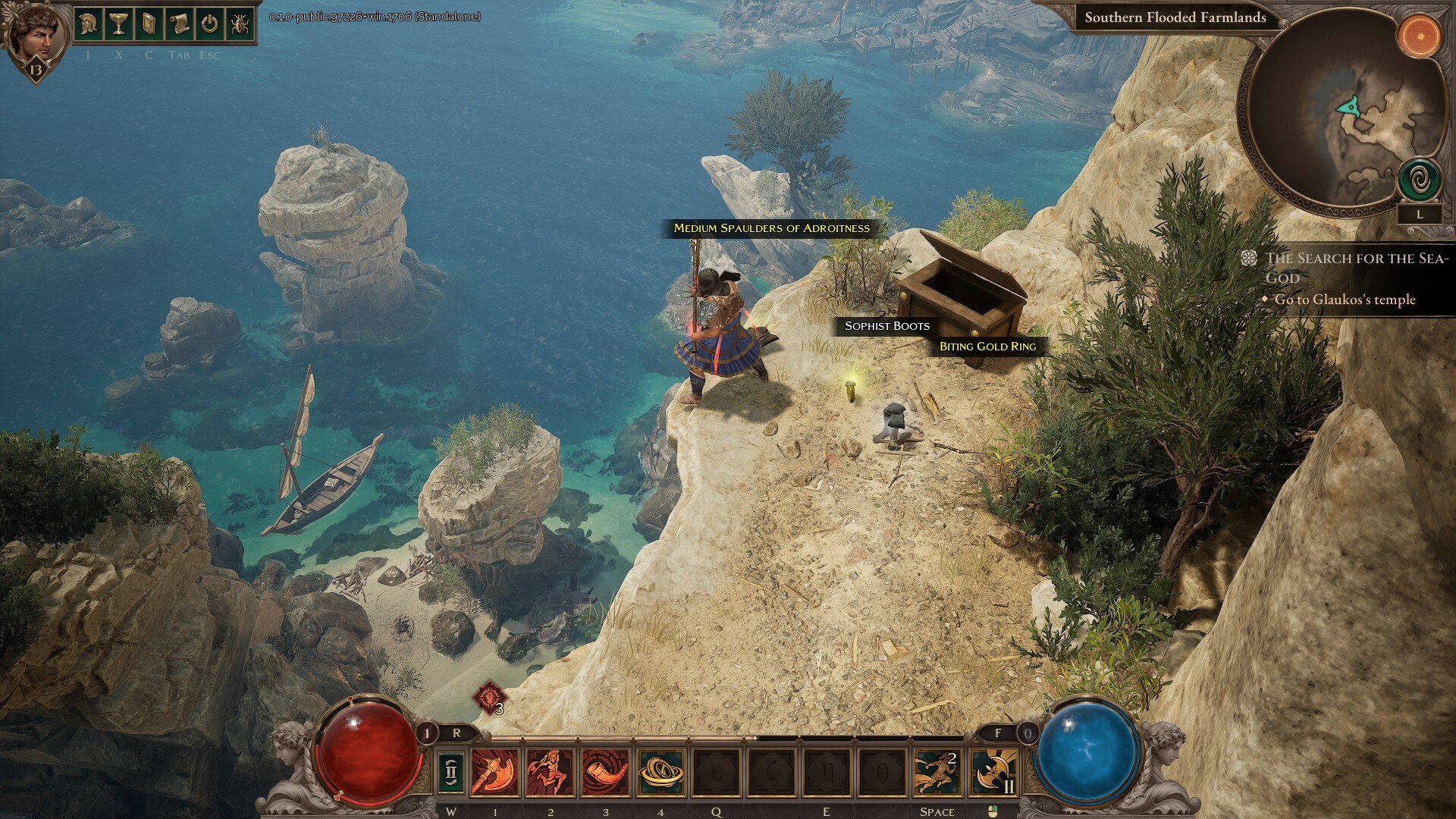Activate the war horn skill
This screenshot has width=1456, height=819.
click(605, 772)
